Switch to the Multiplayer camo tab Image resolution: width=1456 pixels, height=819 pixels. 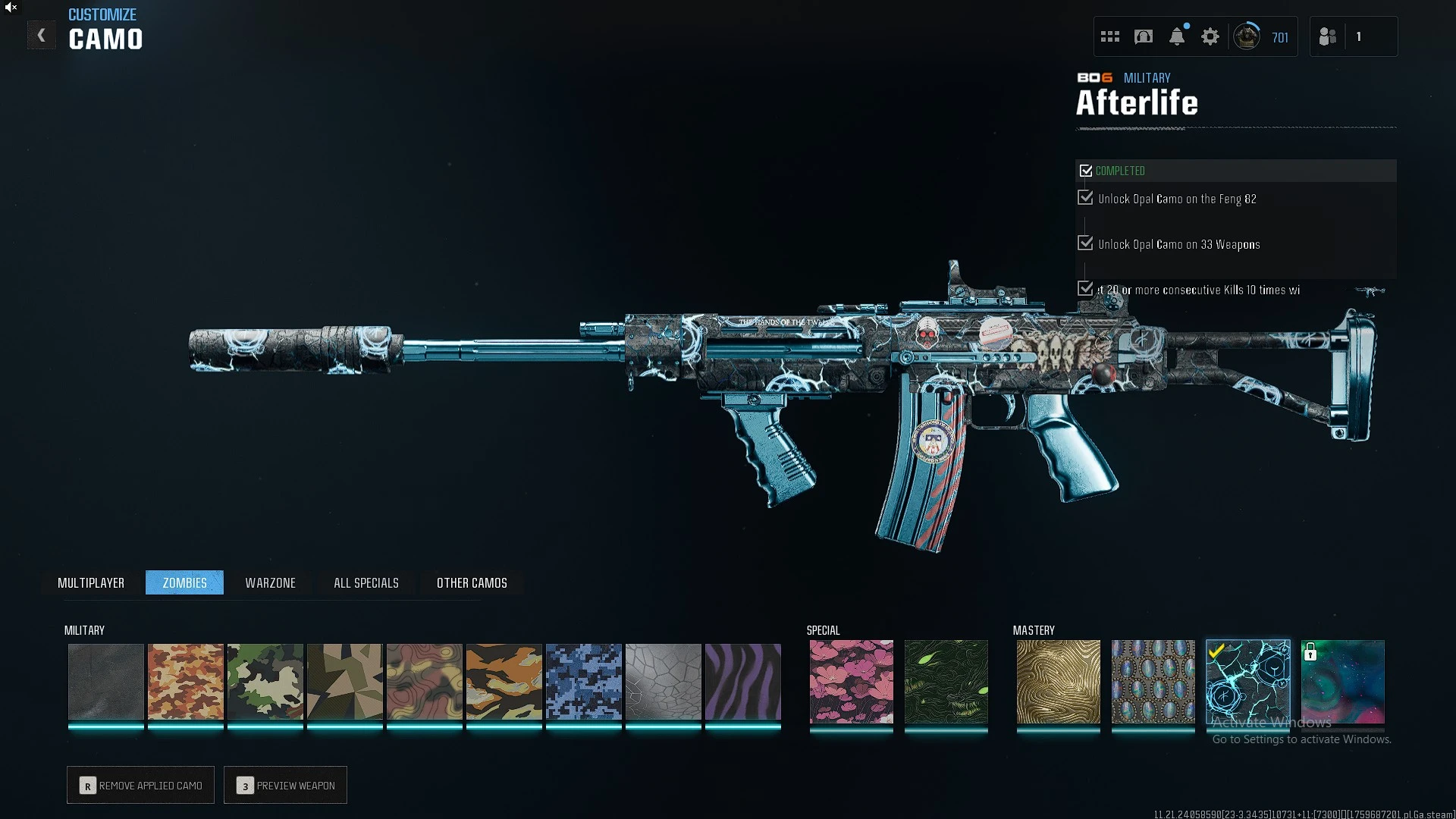pos(91,582)
